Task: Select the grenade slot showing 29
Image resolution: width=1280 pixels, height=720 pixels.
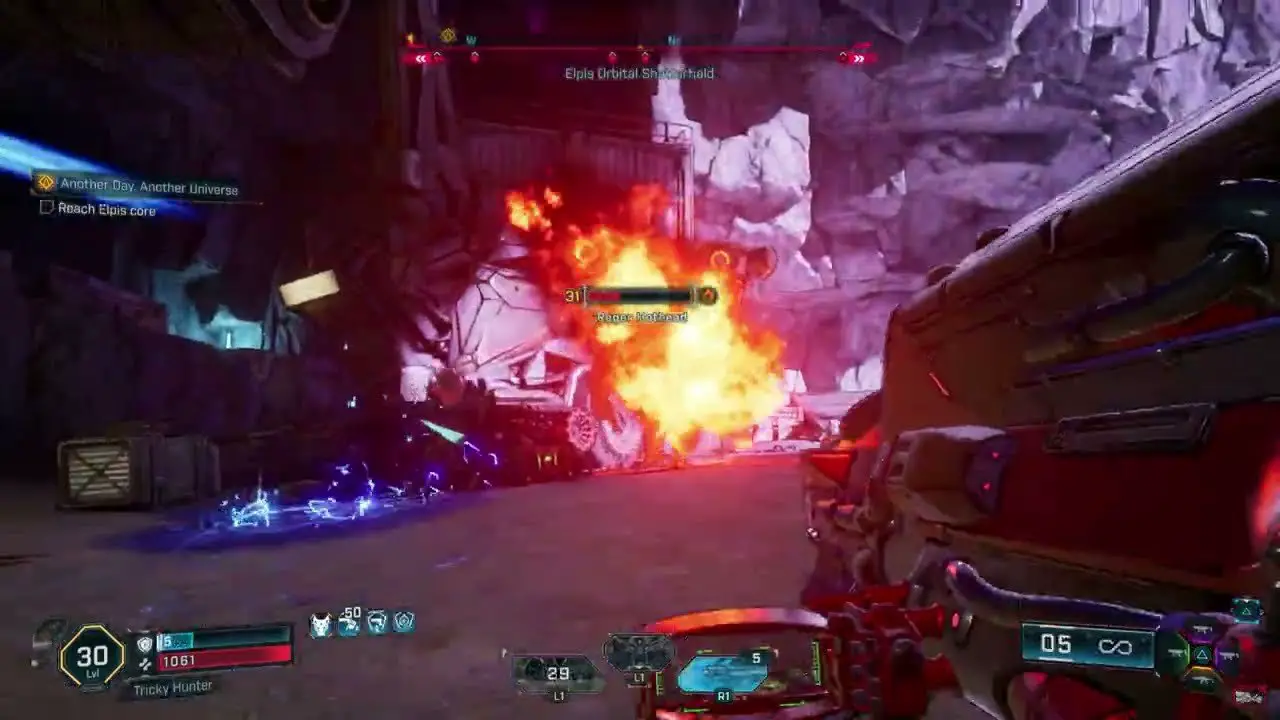Action: tap(558, 673)
